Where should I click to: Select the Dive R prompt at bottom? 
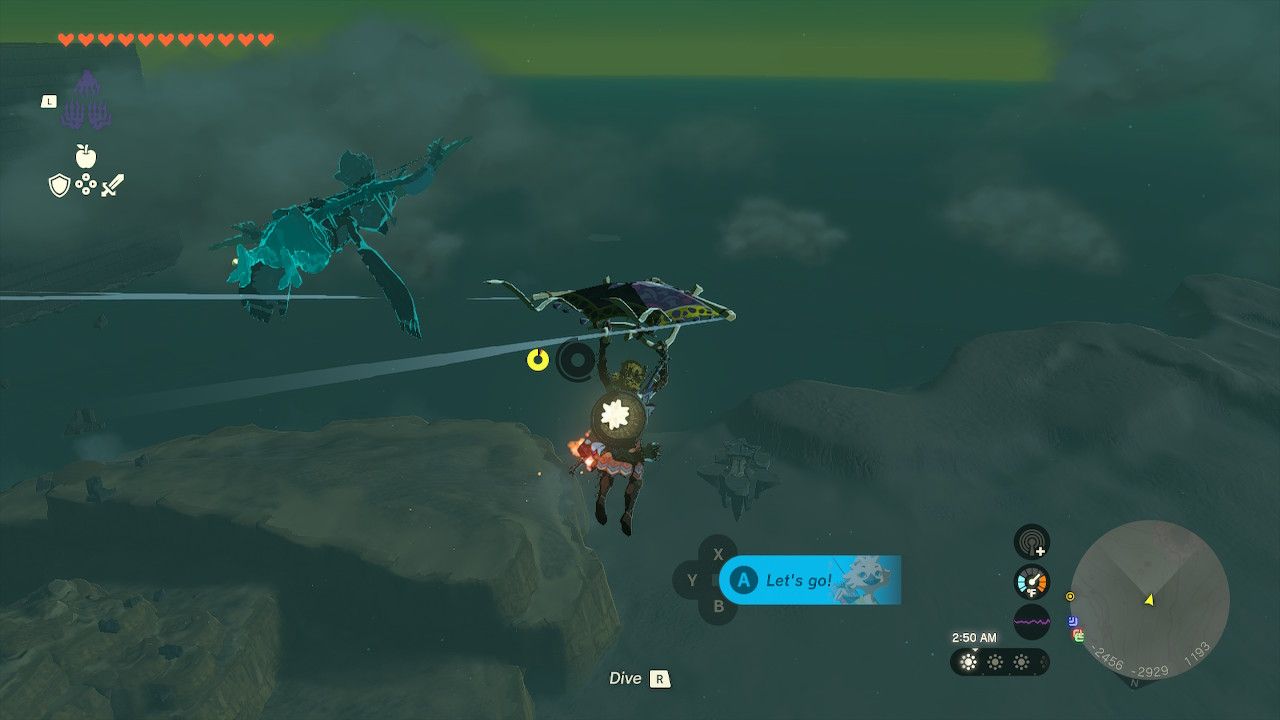(640, 678)
